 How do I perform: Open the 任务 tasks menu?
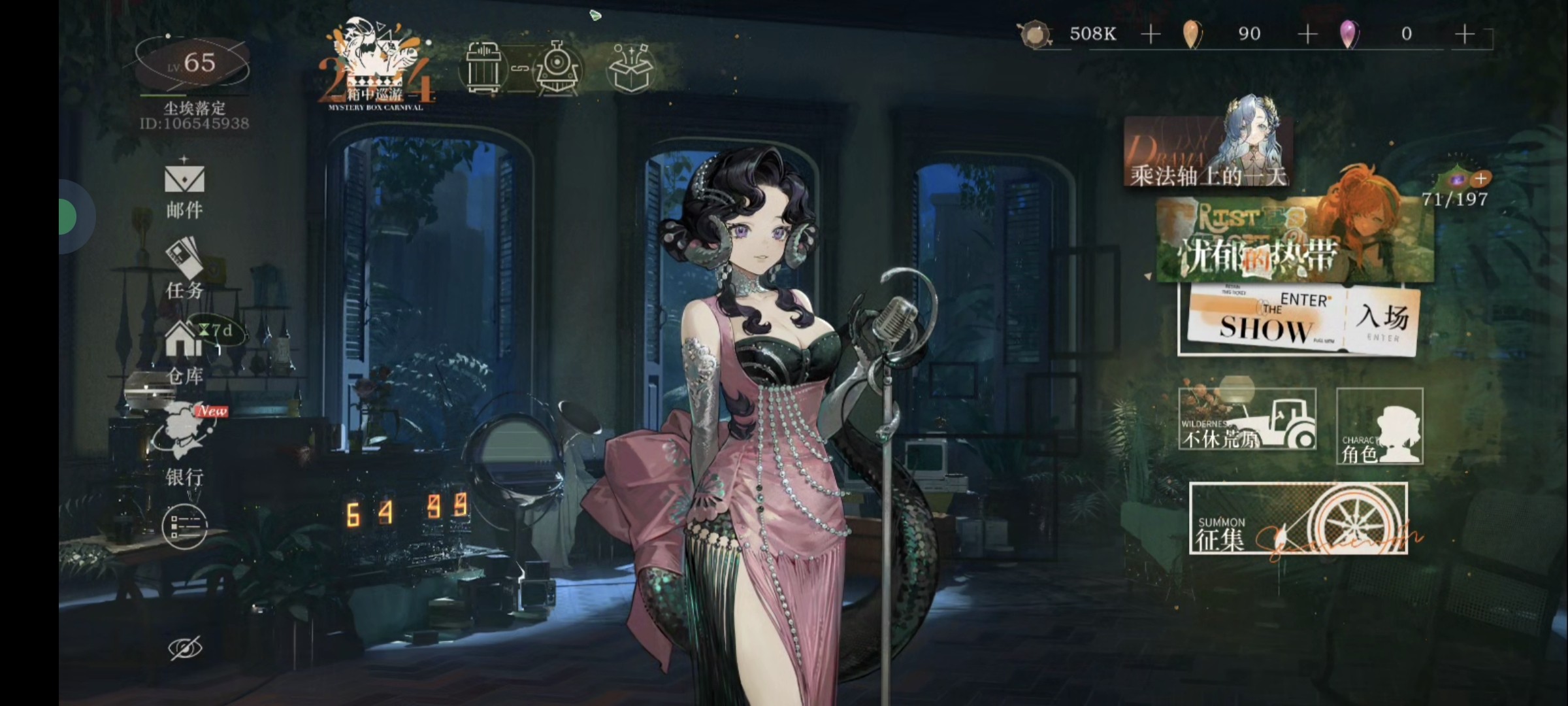point(184,268)
